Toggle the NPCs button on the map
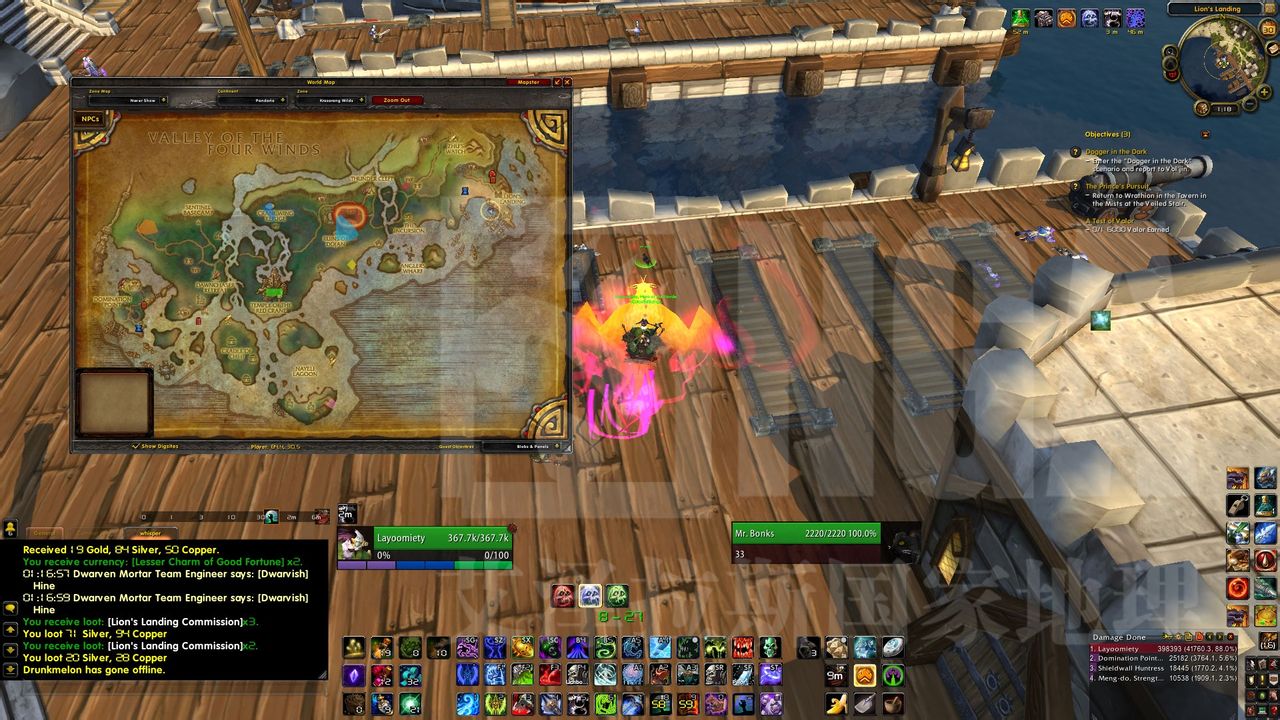The image size is (1280, 720). click(89, 119)
